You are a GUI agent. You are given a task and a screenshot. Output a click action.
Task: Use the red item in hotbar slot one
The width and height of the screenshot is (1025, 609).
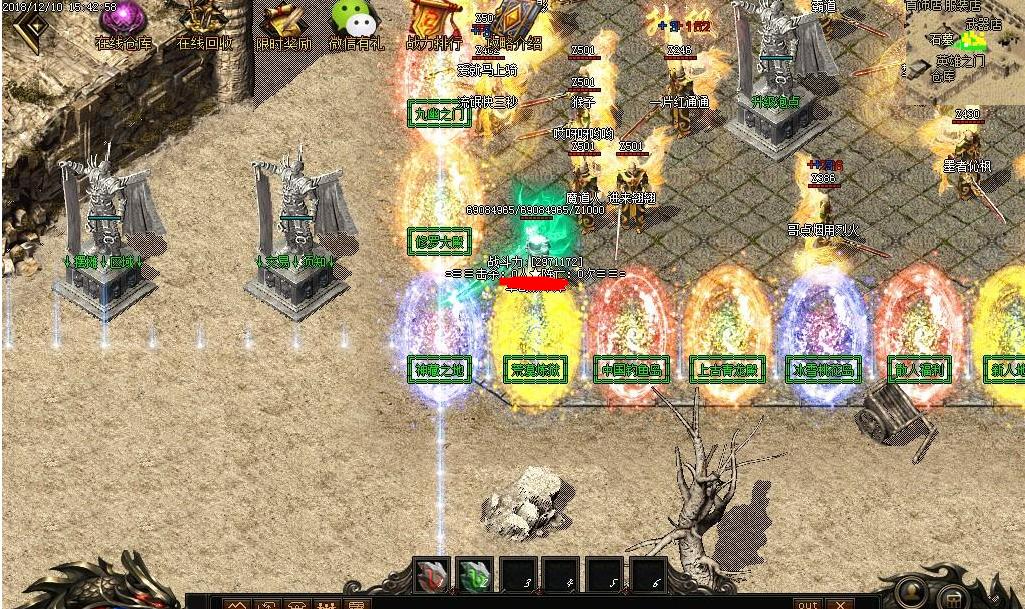pyautogui.click(x=432, y=576)
